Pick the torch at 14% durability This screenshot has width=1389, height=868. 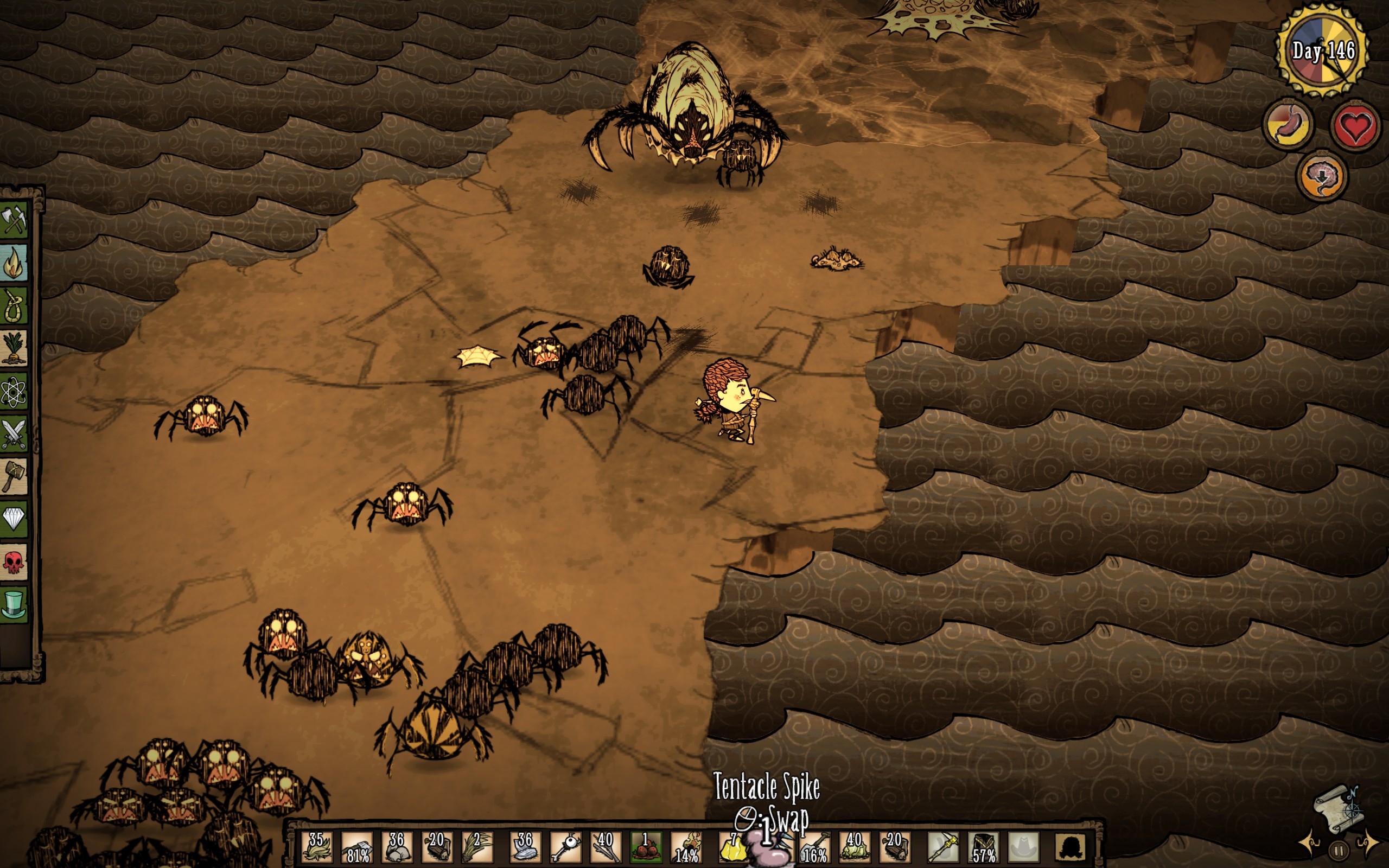pyautogui.click(x=686, y=847)
